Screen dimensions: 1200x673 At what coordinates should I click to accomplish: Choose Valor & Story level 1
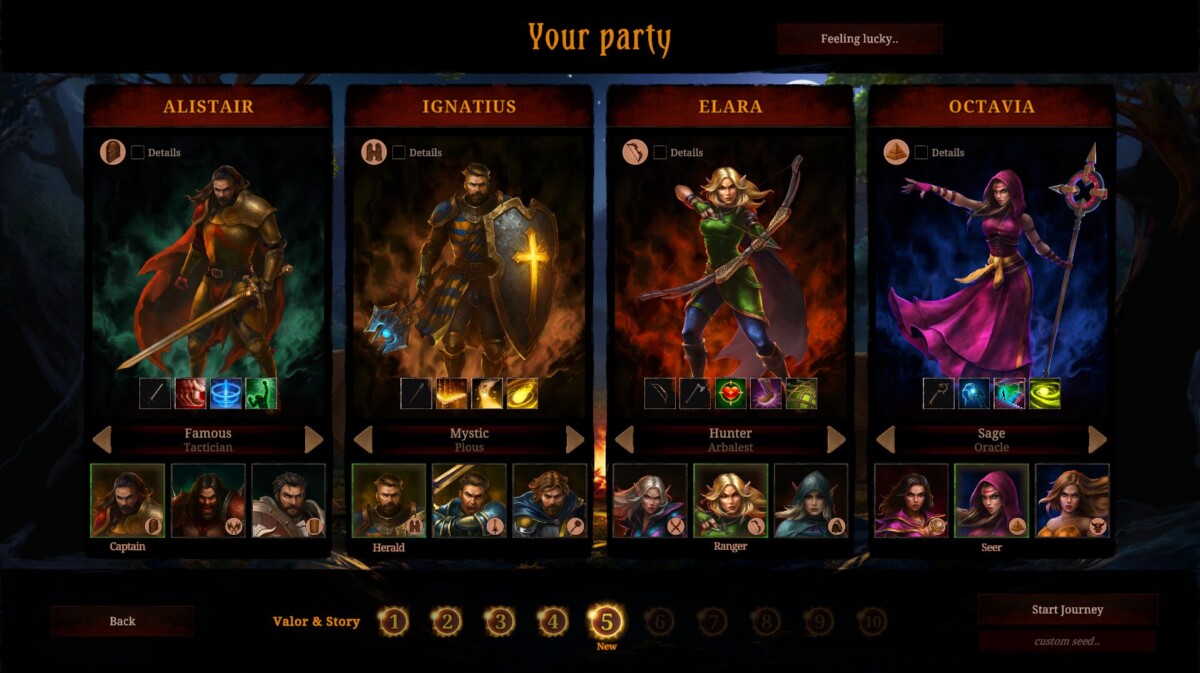[x=394, y=622]
